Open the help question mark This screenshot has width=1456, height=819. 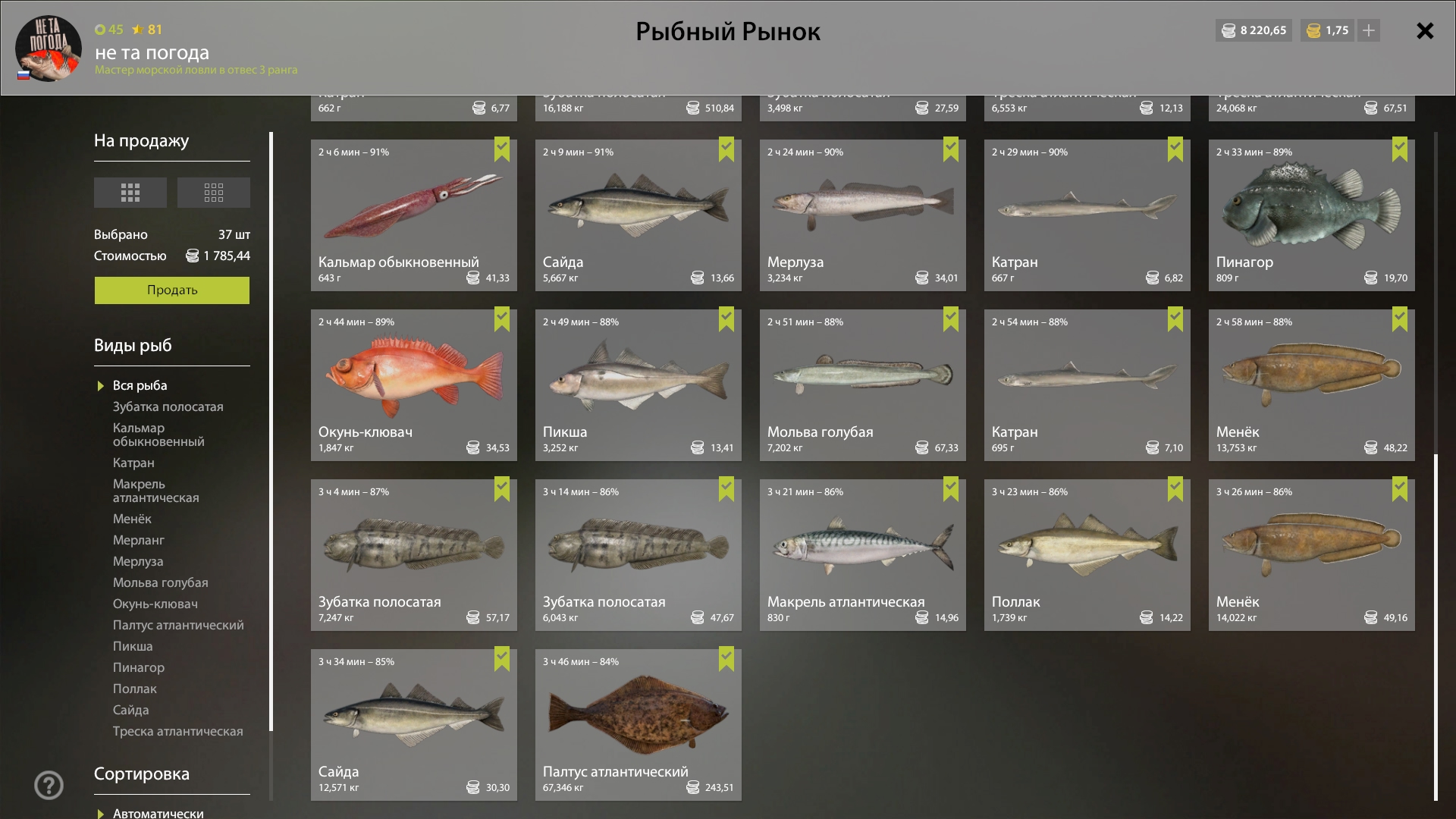(x=49, y=785)
